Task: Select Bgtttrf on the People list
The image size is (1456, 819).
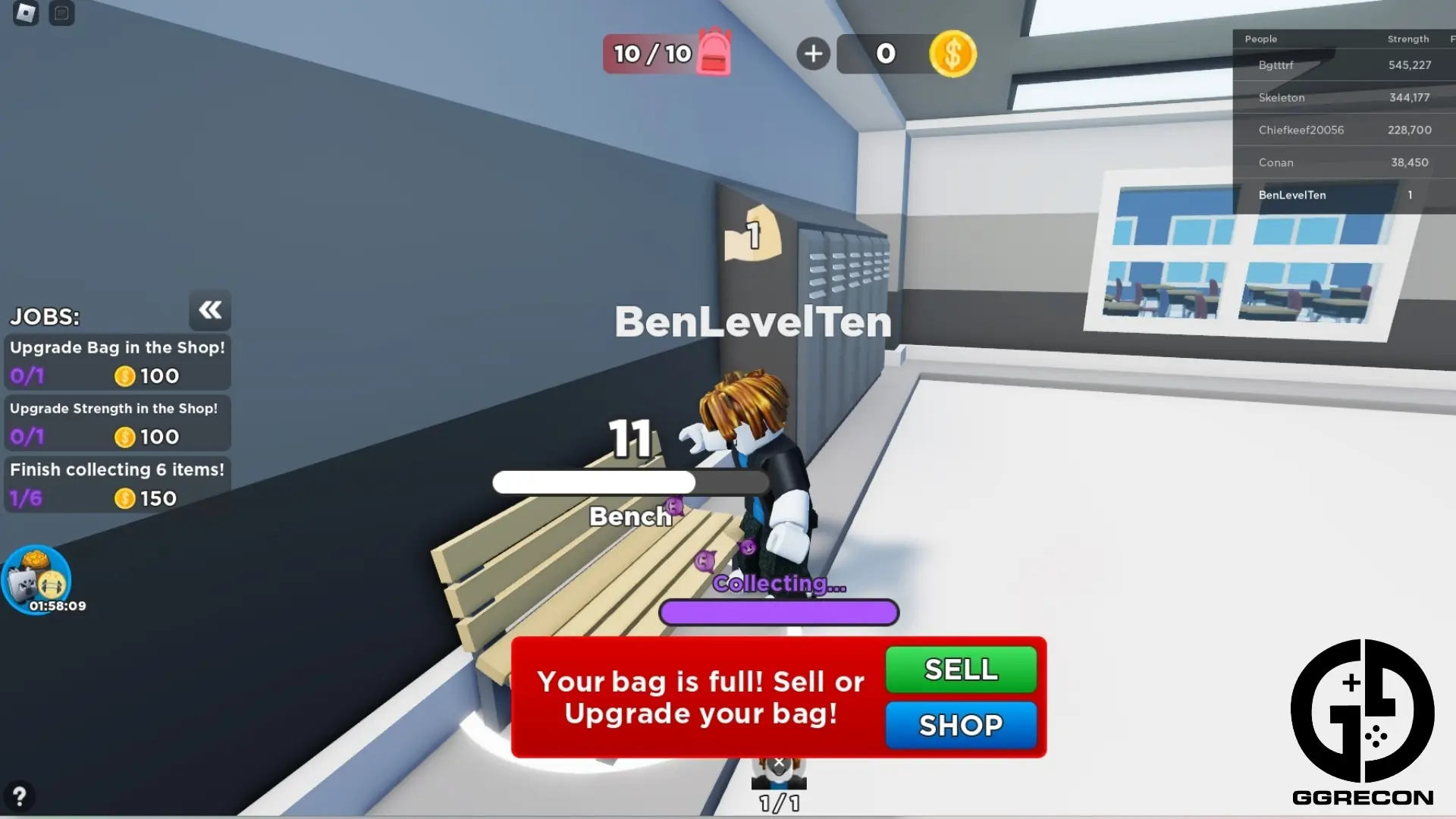Action: pos(1276,65)
